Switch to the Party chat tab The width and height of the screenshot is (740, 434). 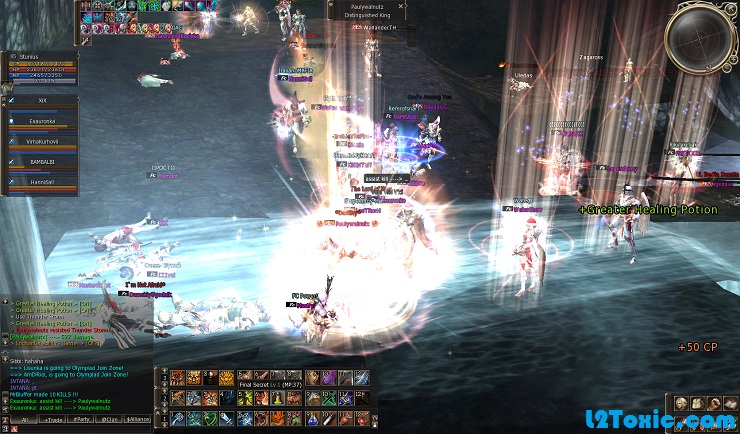82,421
